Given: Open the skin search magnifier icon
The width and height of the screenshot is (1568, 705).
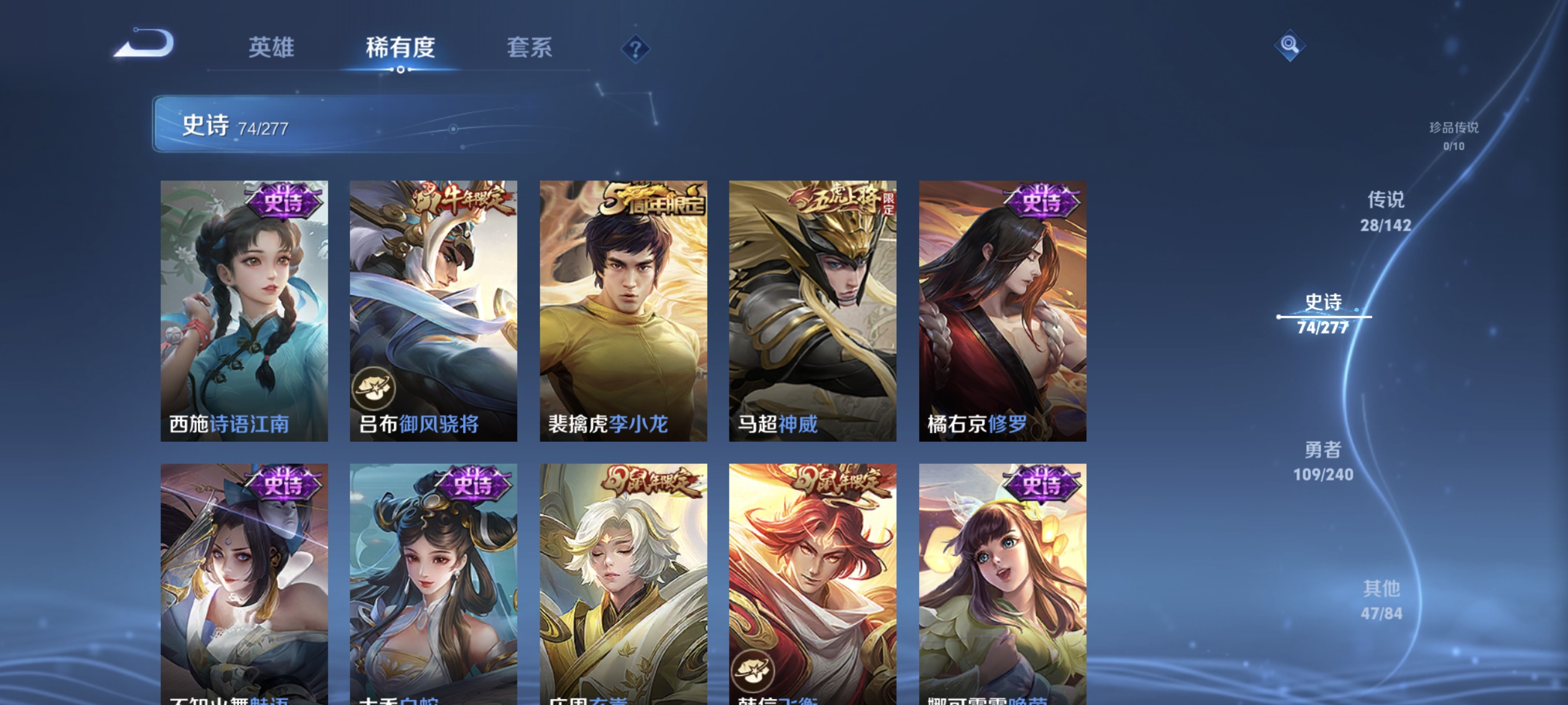Looking at the screenshot, I should 1289,45.
